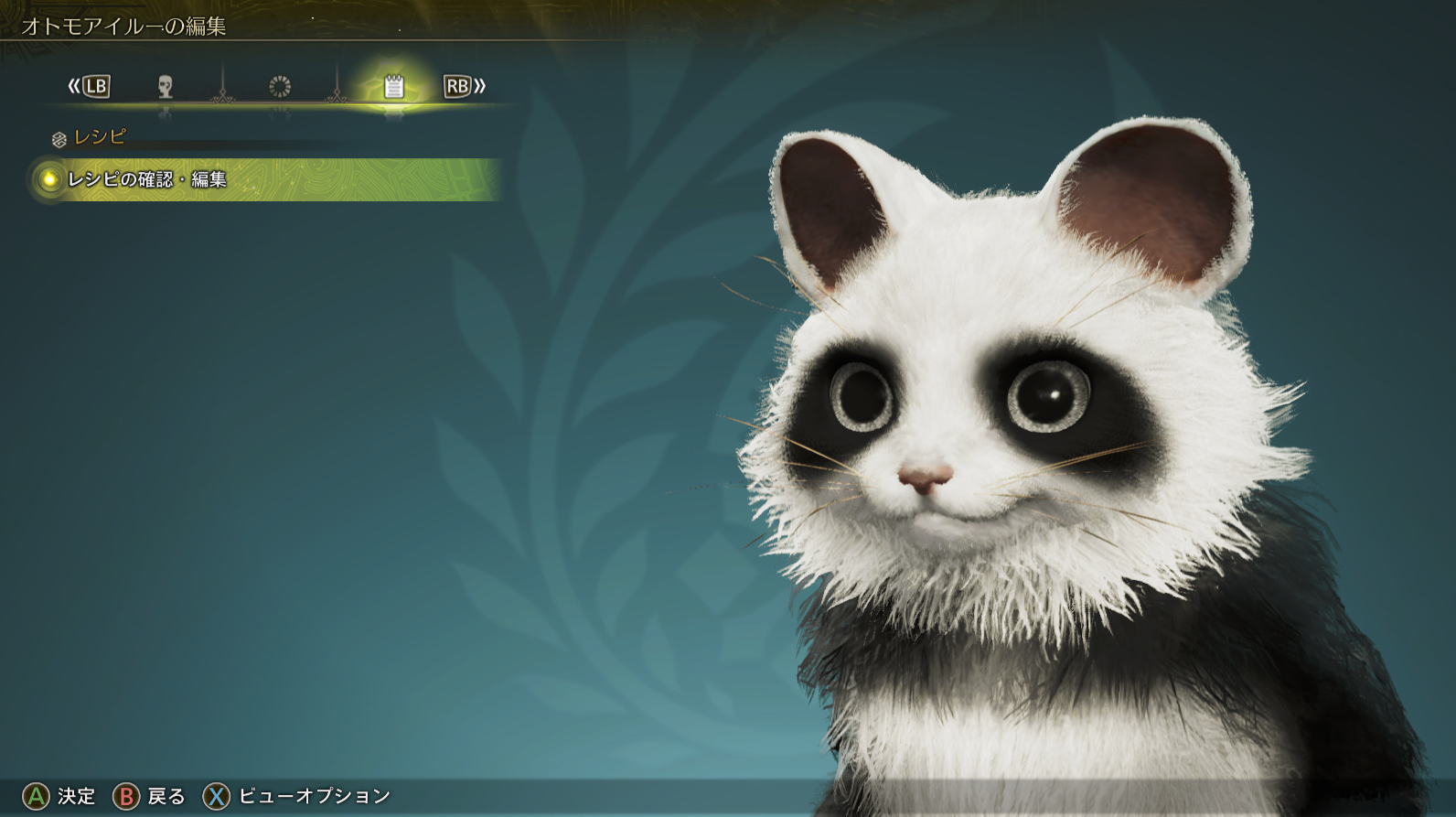Image resolution: width=1456 pixels, height=817 pixels.
Task: Click the right double-chevron after RB
Action: 478,87
